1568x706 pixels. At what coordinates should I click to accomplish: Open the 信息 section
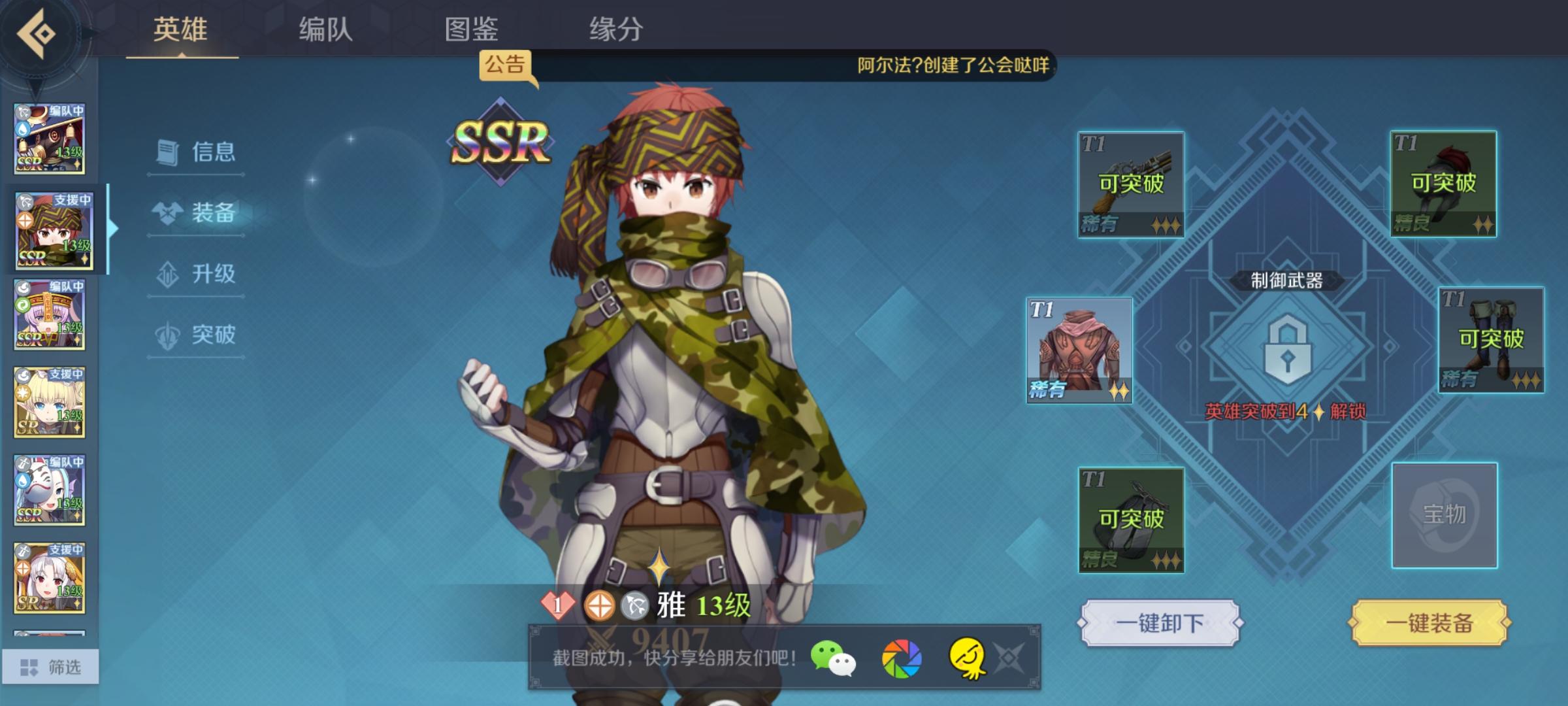click(x=195, y=152)
